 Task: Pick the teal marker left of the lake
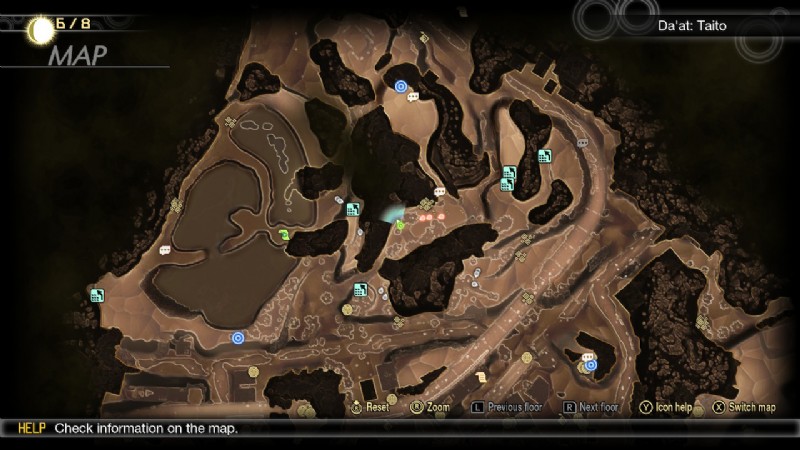click(x=97, y=295)
